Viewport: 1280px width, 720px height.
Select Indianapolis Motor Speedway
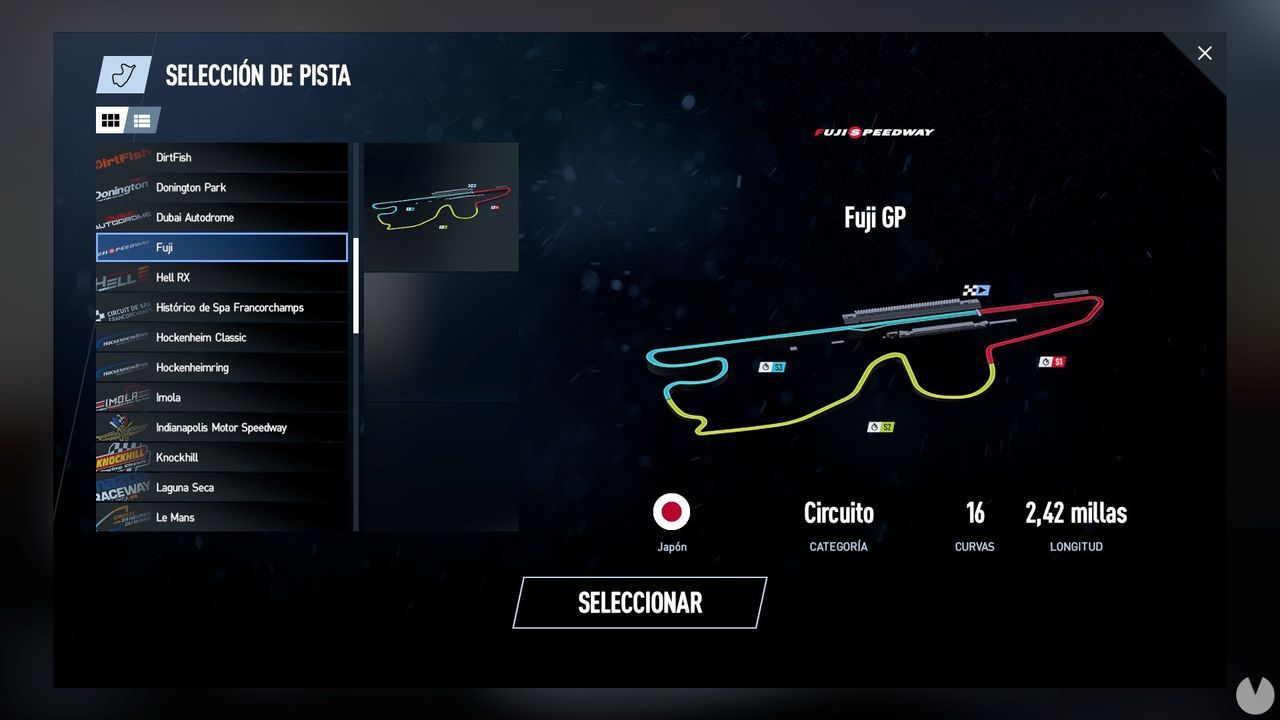(x=222, y=427)
